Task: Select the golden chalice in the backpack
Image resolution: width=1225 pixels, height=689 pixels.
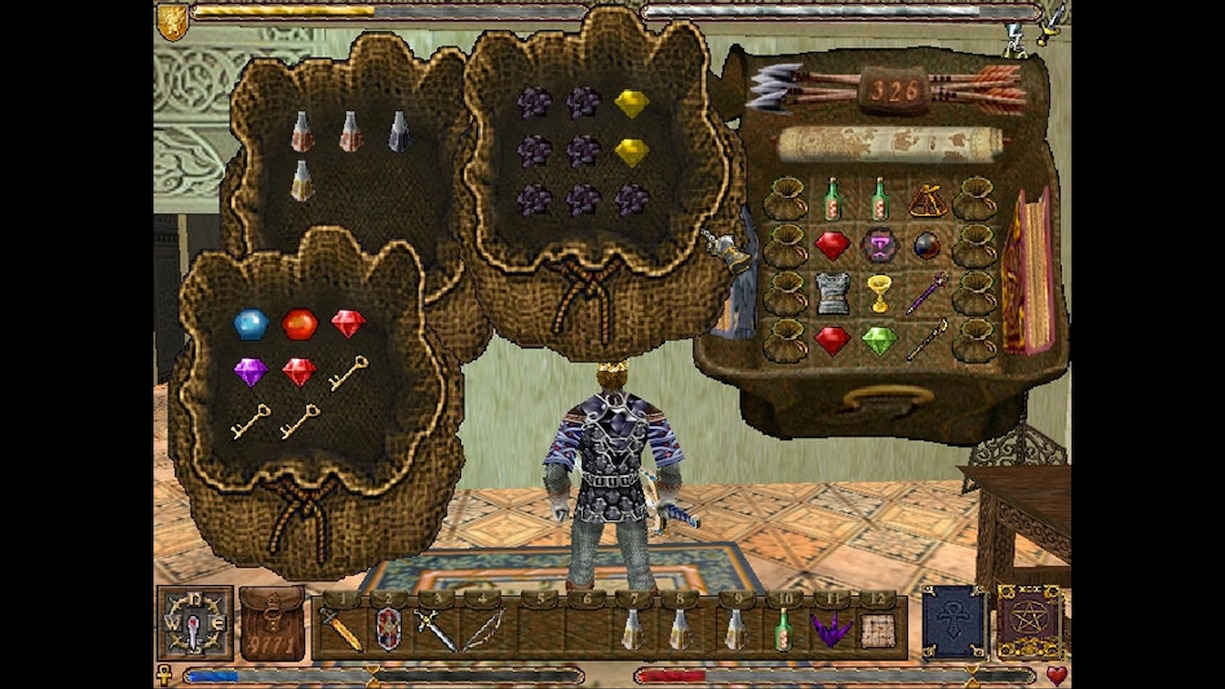Action: pos(880,292)
